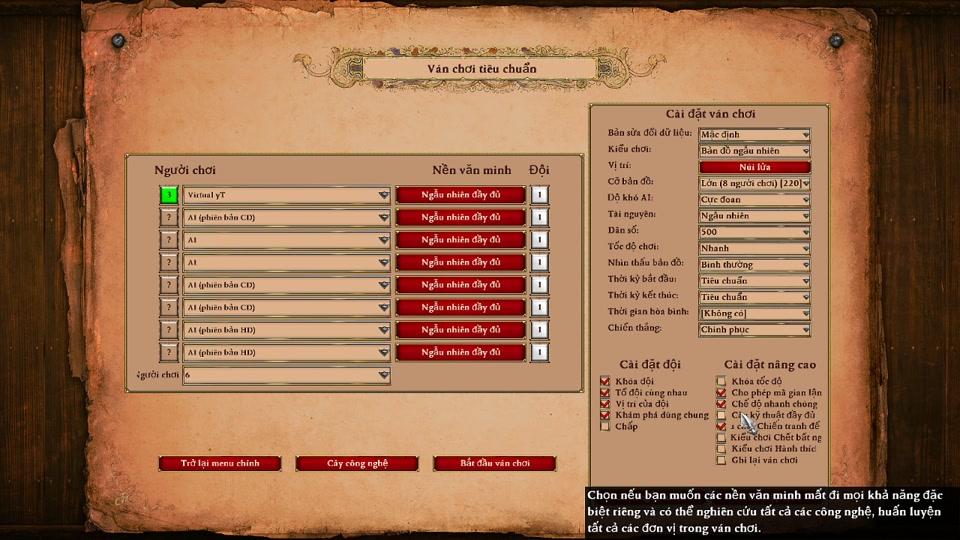The height and width of the screenshot is (540, 960).
Task: Toggle the Khóa đội checkbox
Action: pyautogui.click(x=605, y=381)
